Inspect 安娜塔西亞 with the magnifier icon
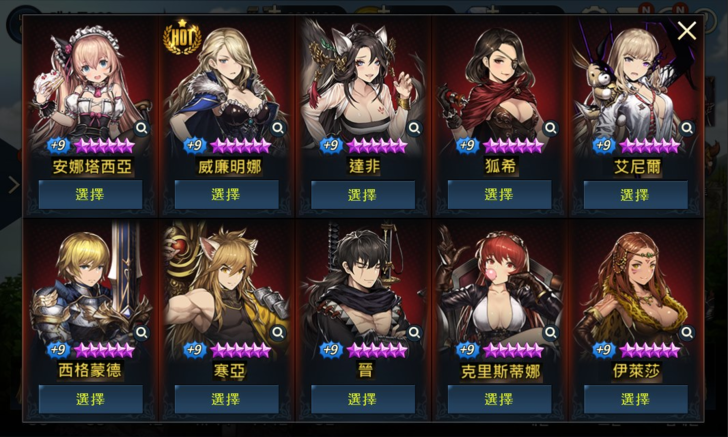Screen dimensions: 728x437 tap(141, 128)
